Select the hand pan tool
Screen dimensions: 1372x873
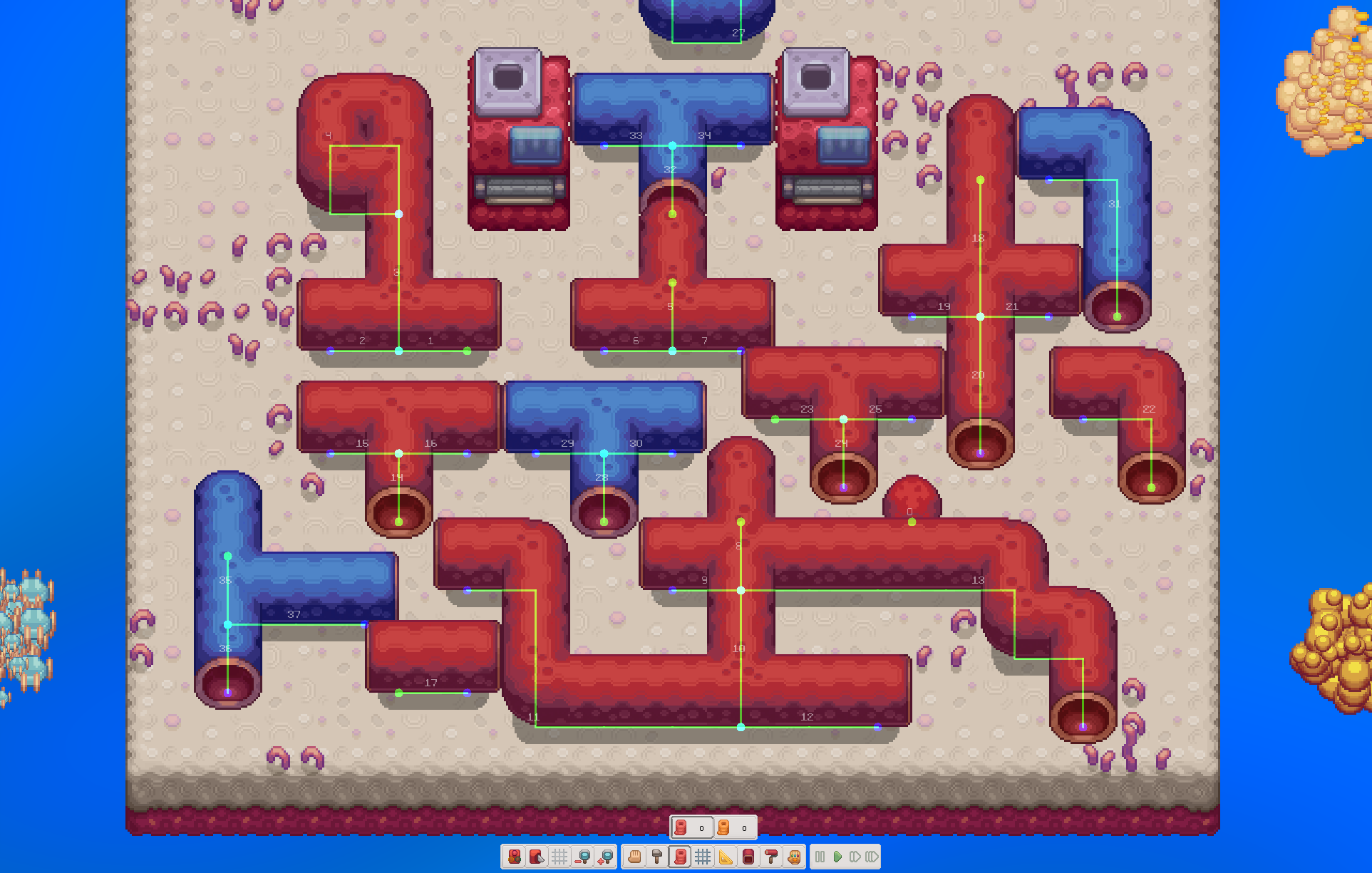pos(635,857)
